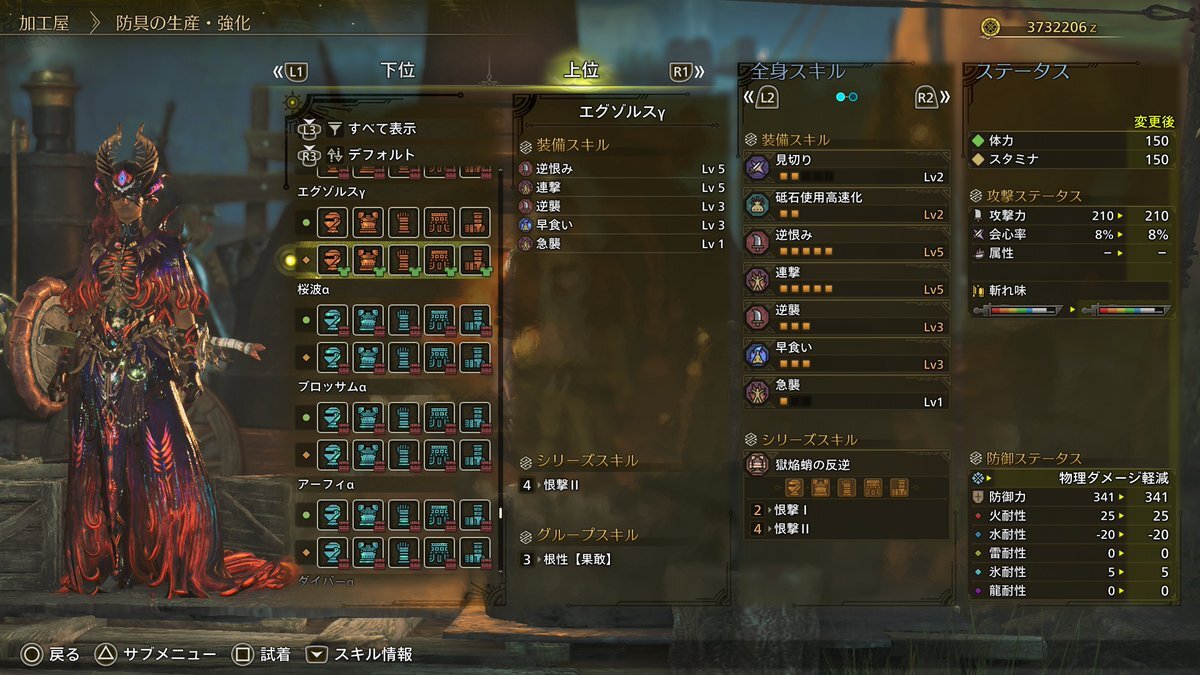
Task: Pick the 早食い Lv 3 equipment skill
Action: (x=620, y=225)
